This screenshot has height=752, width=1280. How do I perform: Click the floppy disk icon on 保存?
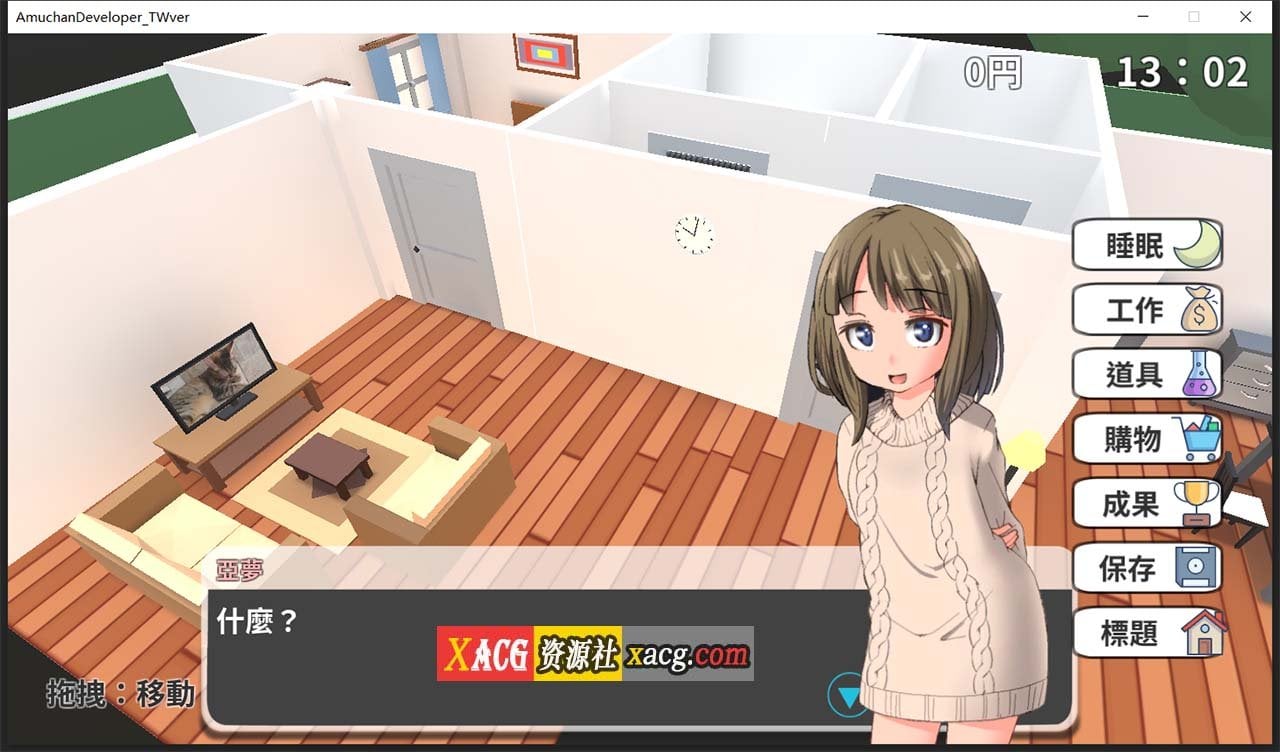[x=1200, y=567]
